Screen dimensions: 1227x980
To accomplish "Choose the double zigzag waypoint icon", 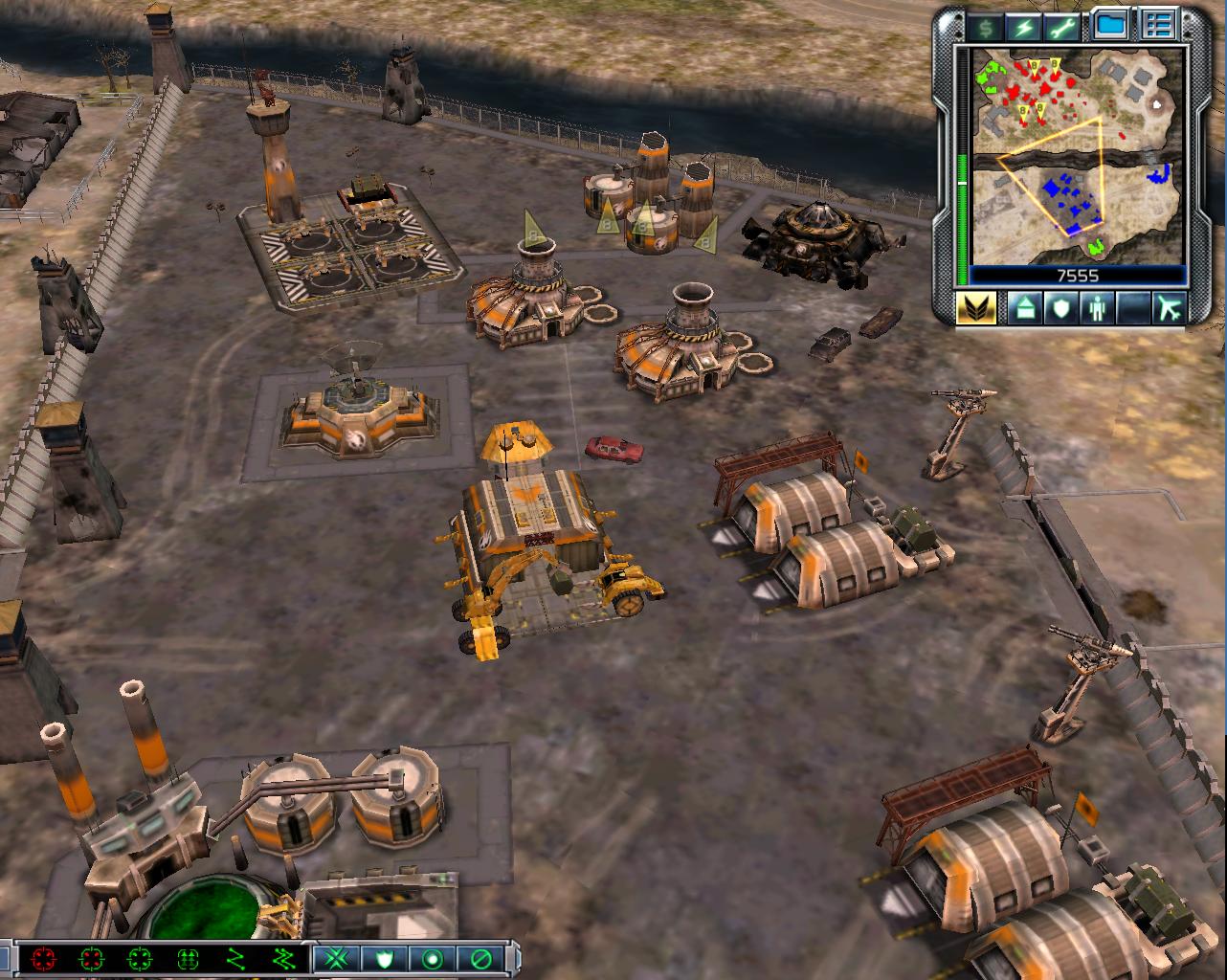I will pos(283,958).
